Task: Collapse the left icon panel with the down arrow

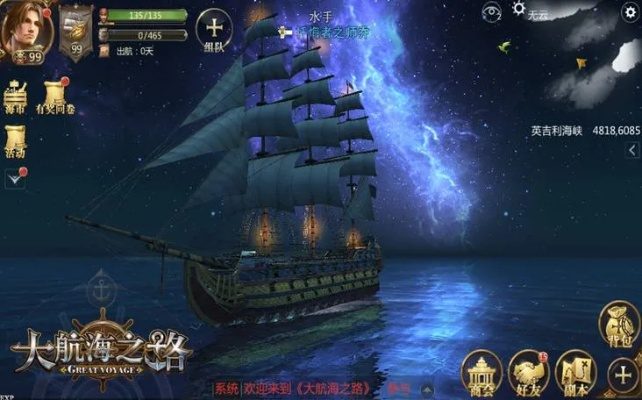Action: tap(13, 179)
